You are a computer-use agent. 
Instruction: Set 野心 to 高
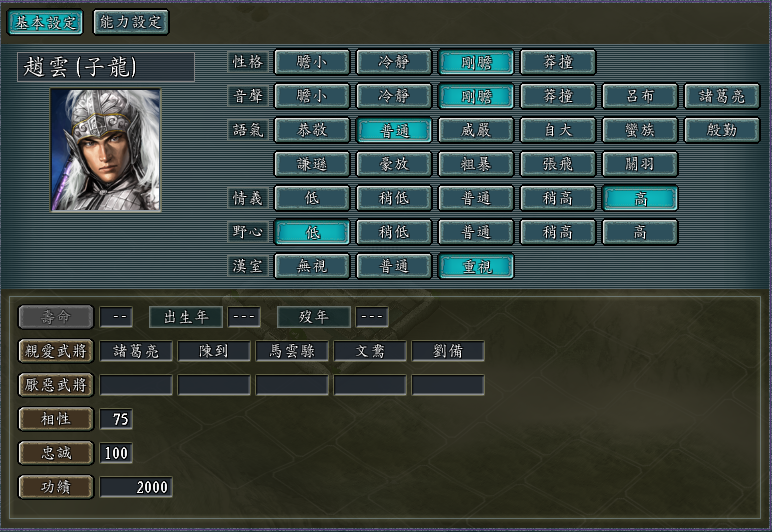coord(640,232)
